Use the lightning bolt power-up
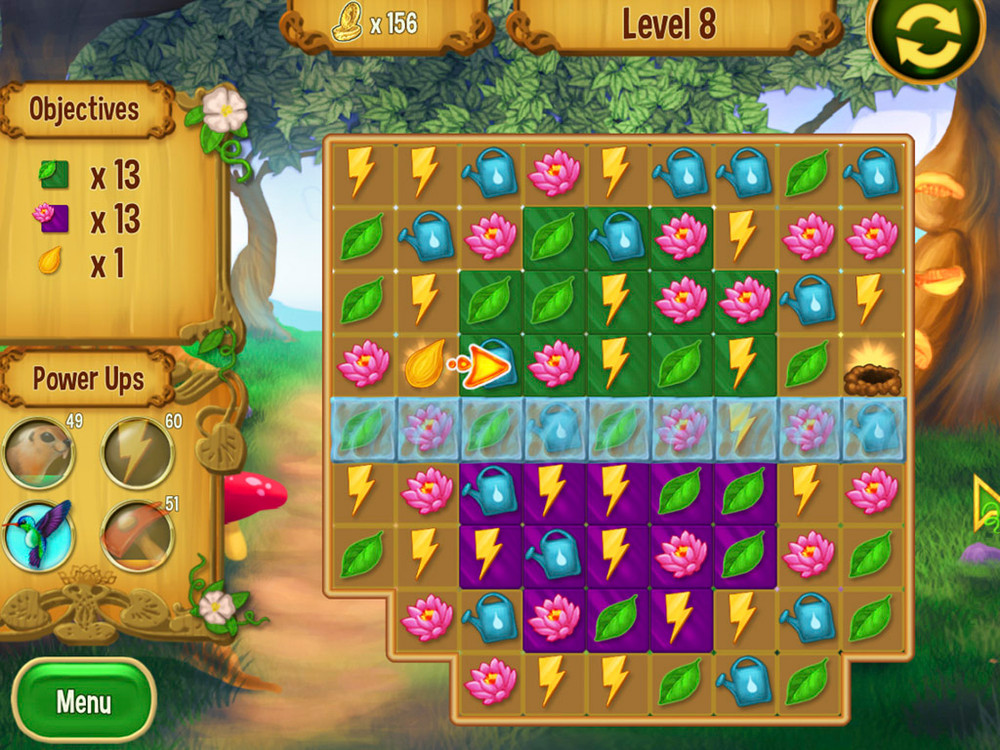 [138, 453]
